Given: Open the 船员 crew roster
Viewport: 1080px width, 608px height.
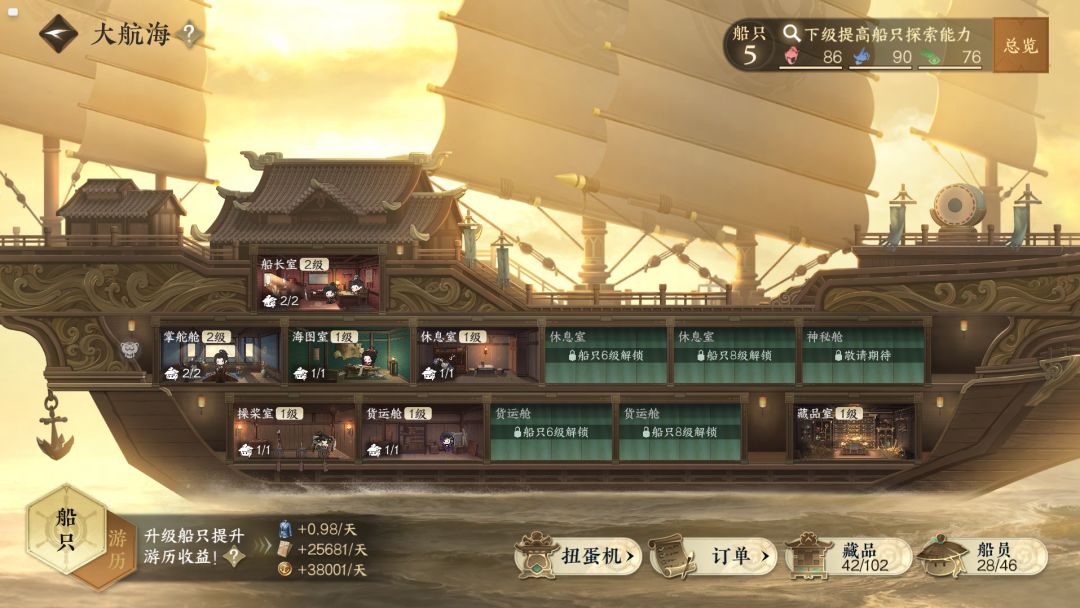Looking at the screenshot, I should pyautogui.click(x=983, y=557).
